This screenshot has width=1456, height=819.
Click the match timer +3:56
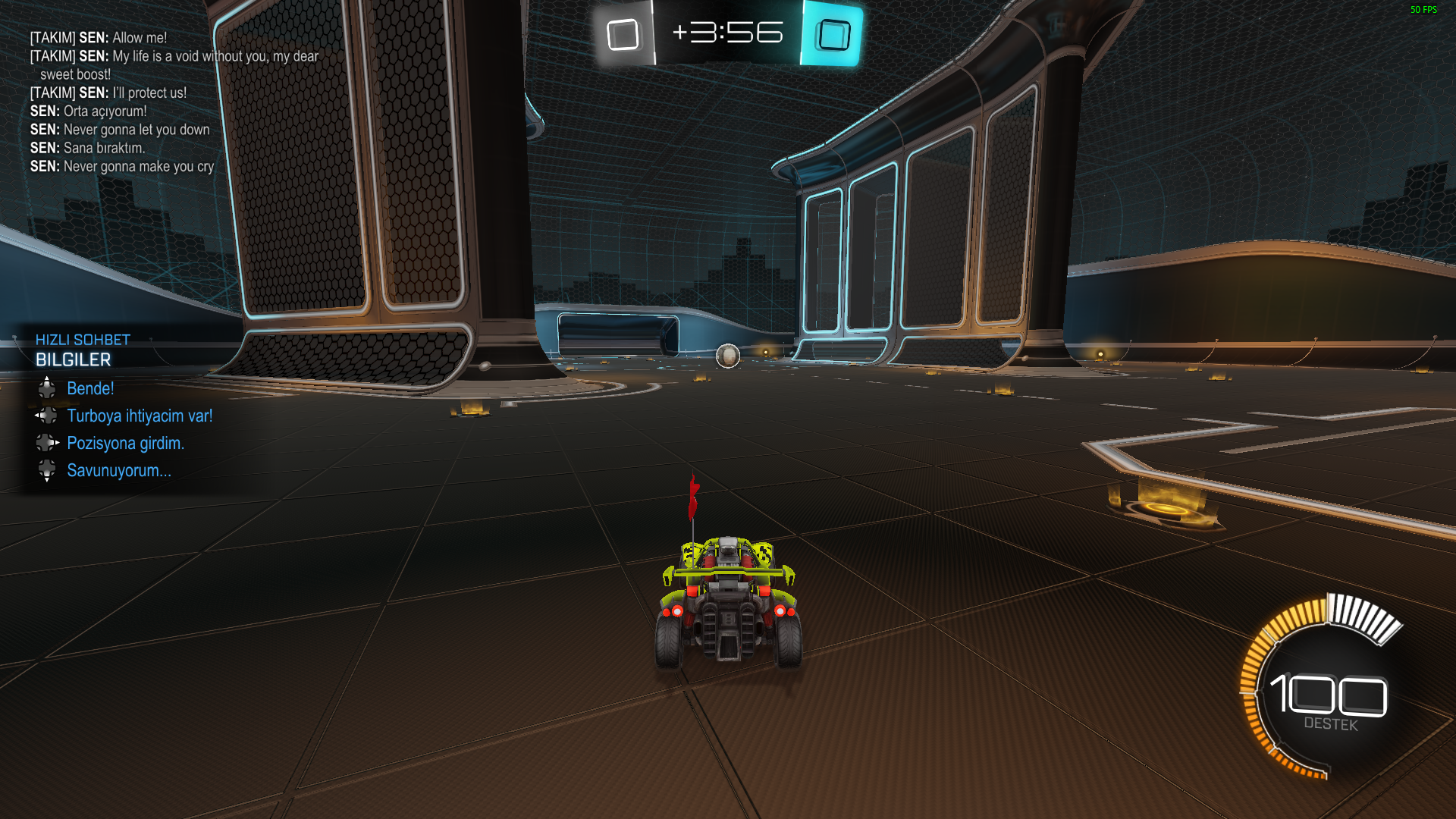click(x=730, y=33)
